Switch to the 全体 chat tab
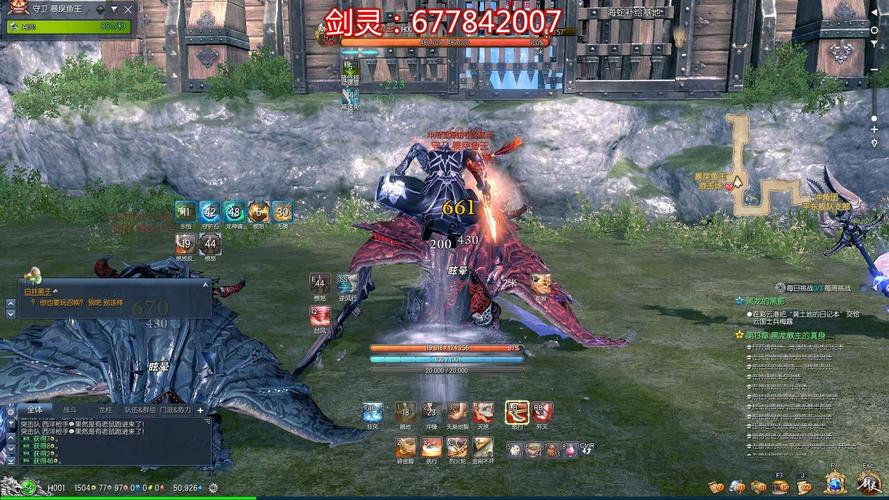Image resolution: width=889 pixels, height=500 pixels. tap(34, 409)
